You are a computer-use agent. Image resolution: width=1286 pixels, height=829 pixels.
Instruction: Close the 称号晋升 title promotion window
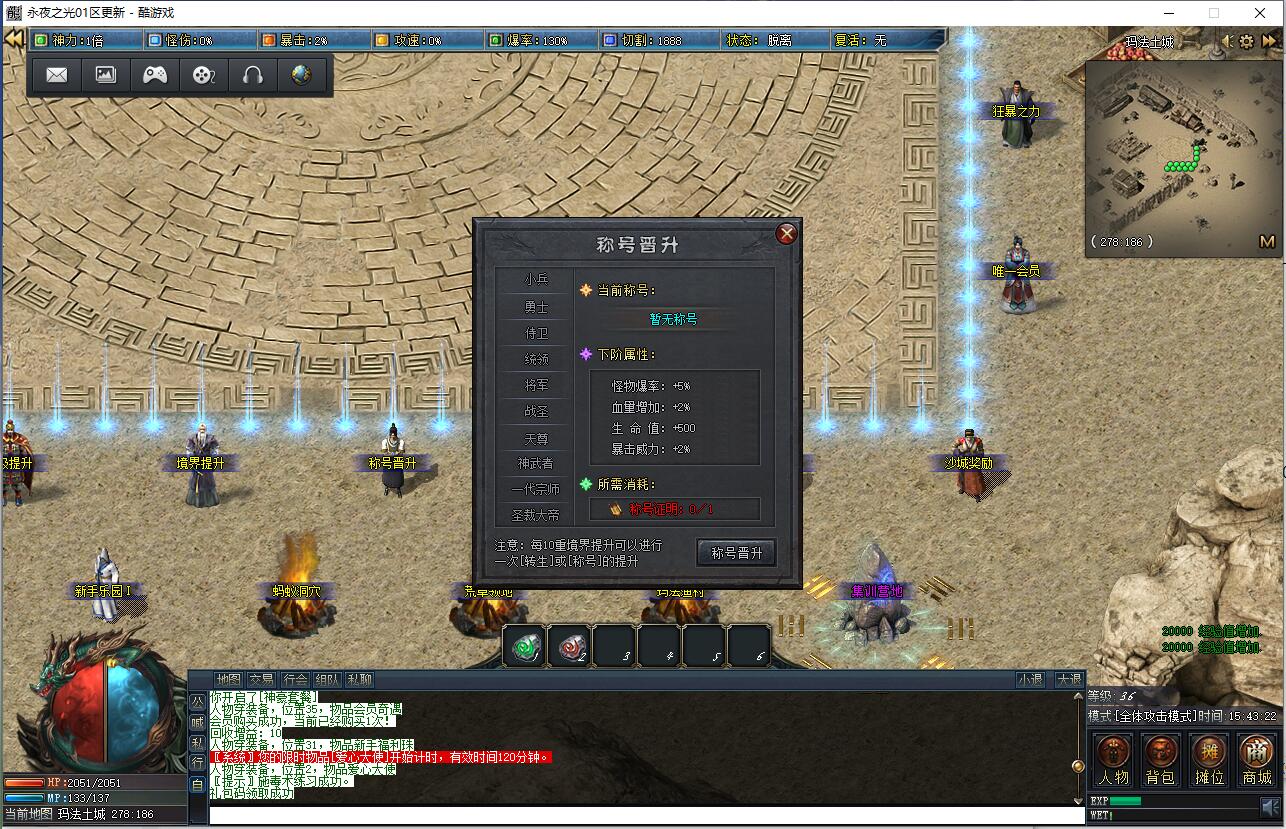pyautogui.click(x=786, y=234)
